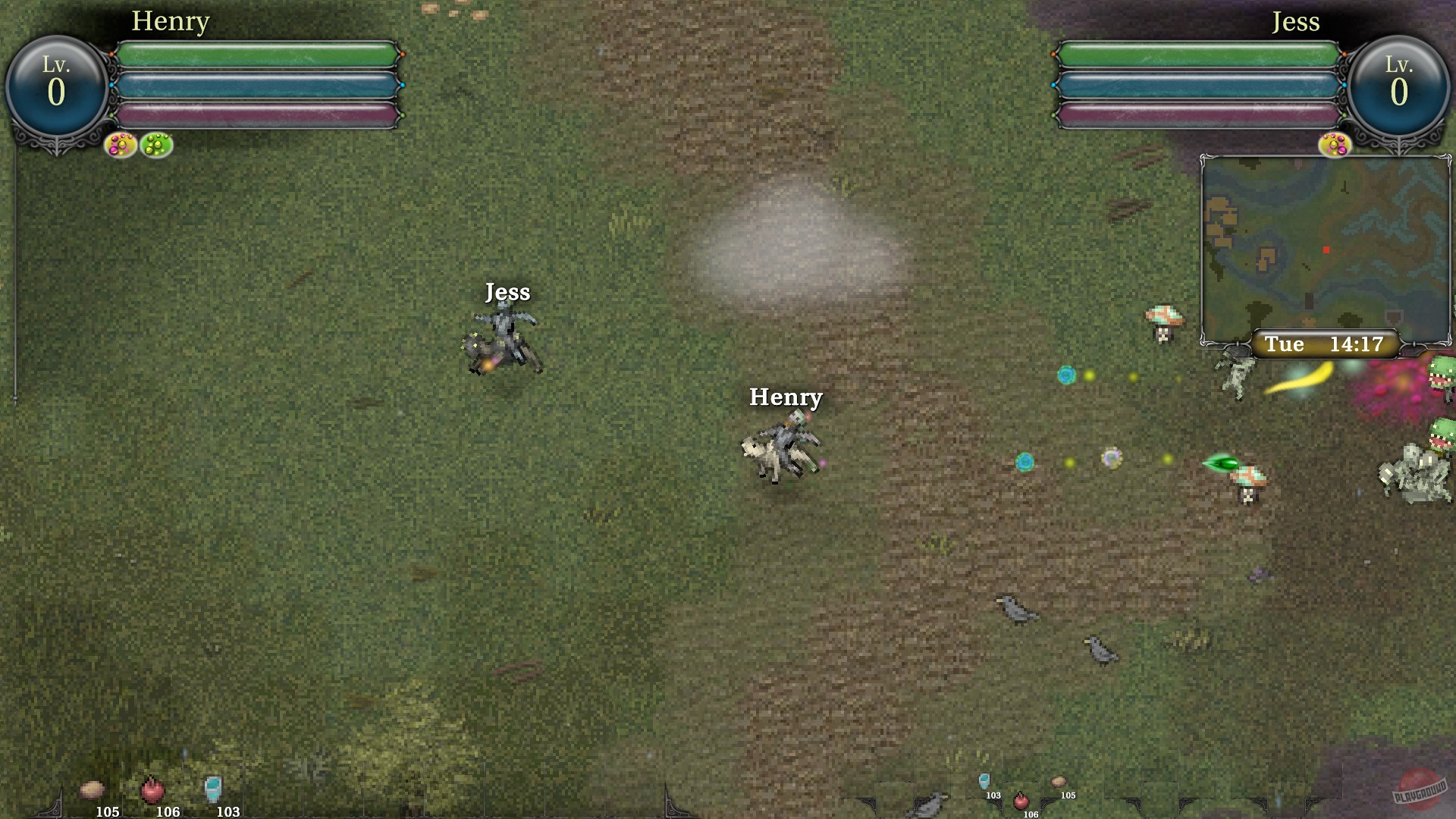The height and width of the screenshot is (819, 1456).
Task: Click the pink bubble buff icon under Henry's bars
Action: [x=120, y=145]
